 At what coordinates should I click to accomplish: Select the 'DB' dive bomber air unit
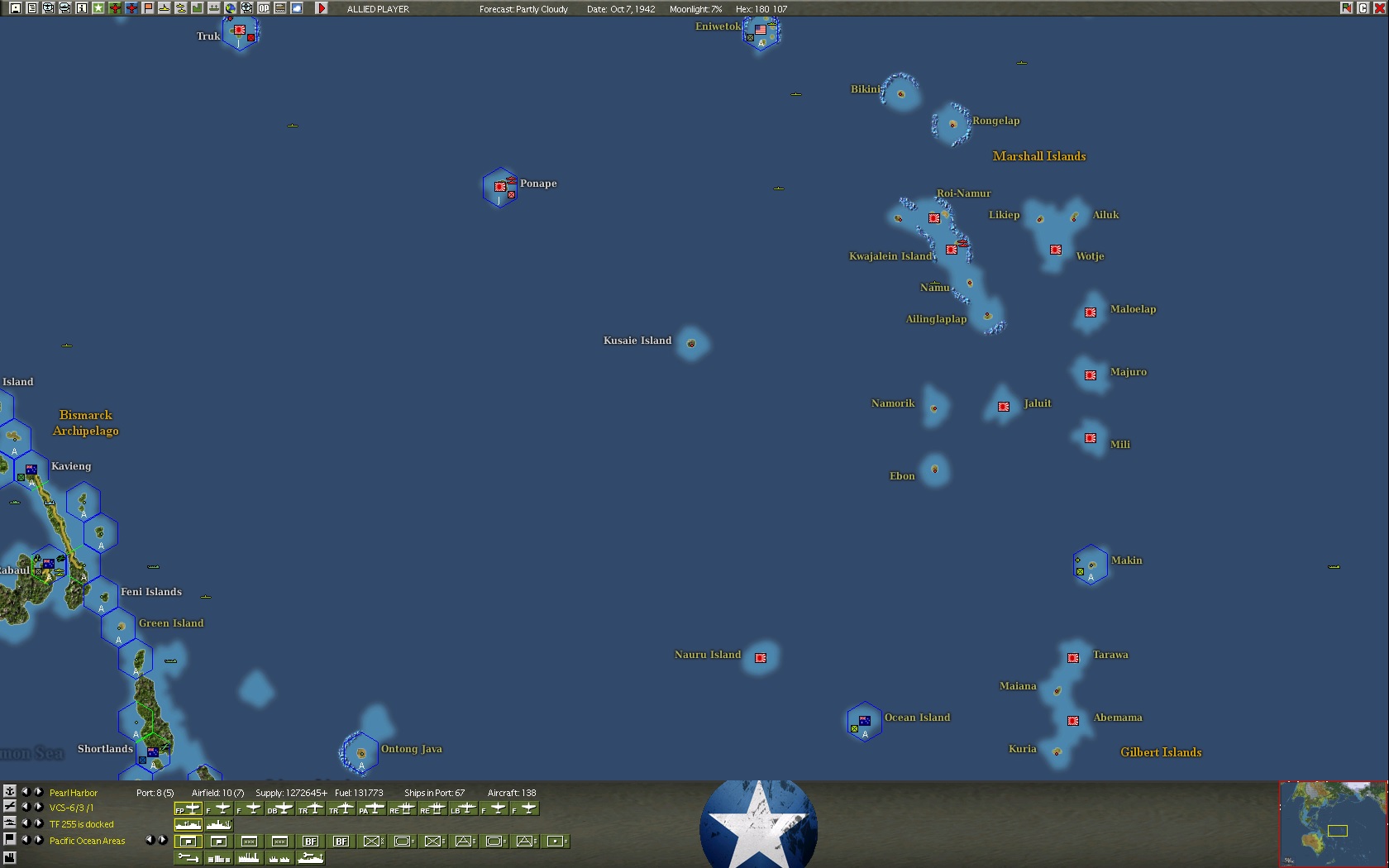click(280, 808)
